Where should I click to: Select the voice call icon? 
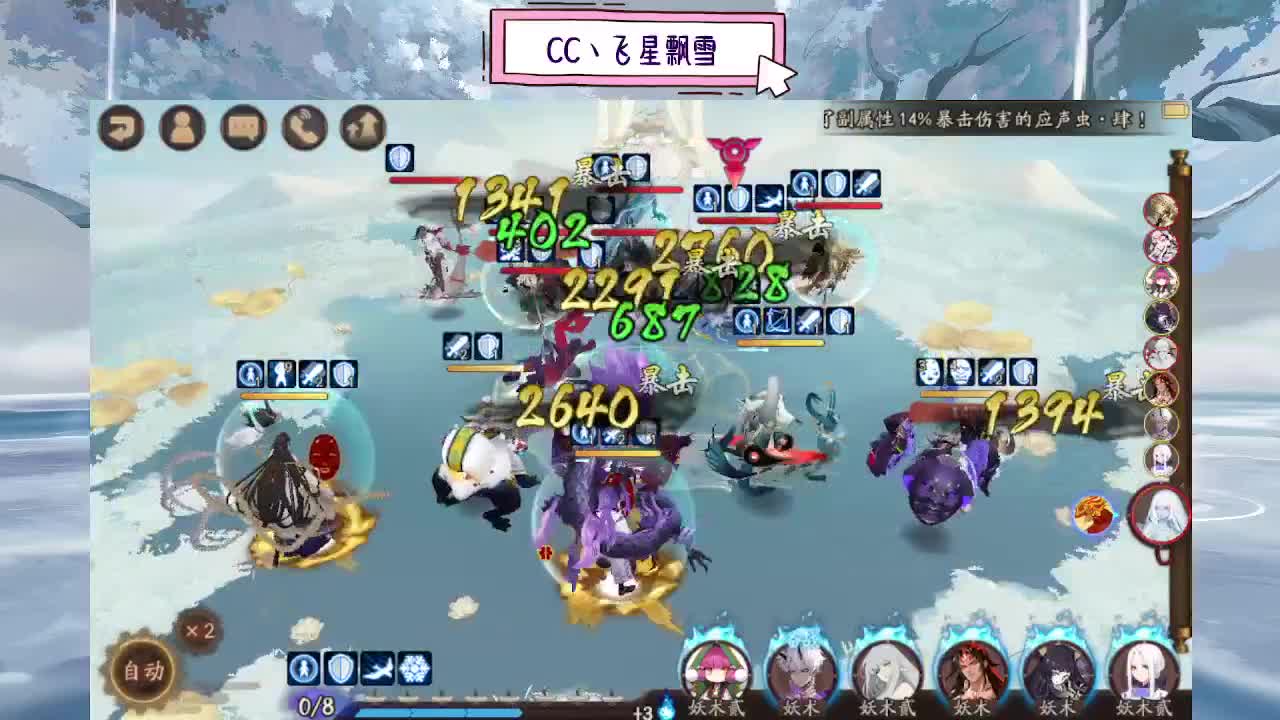tap(304, 128)
